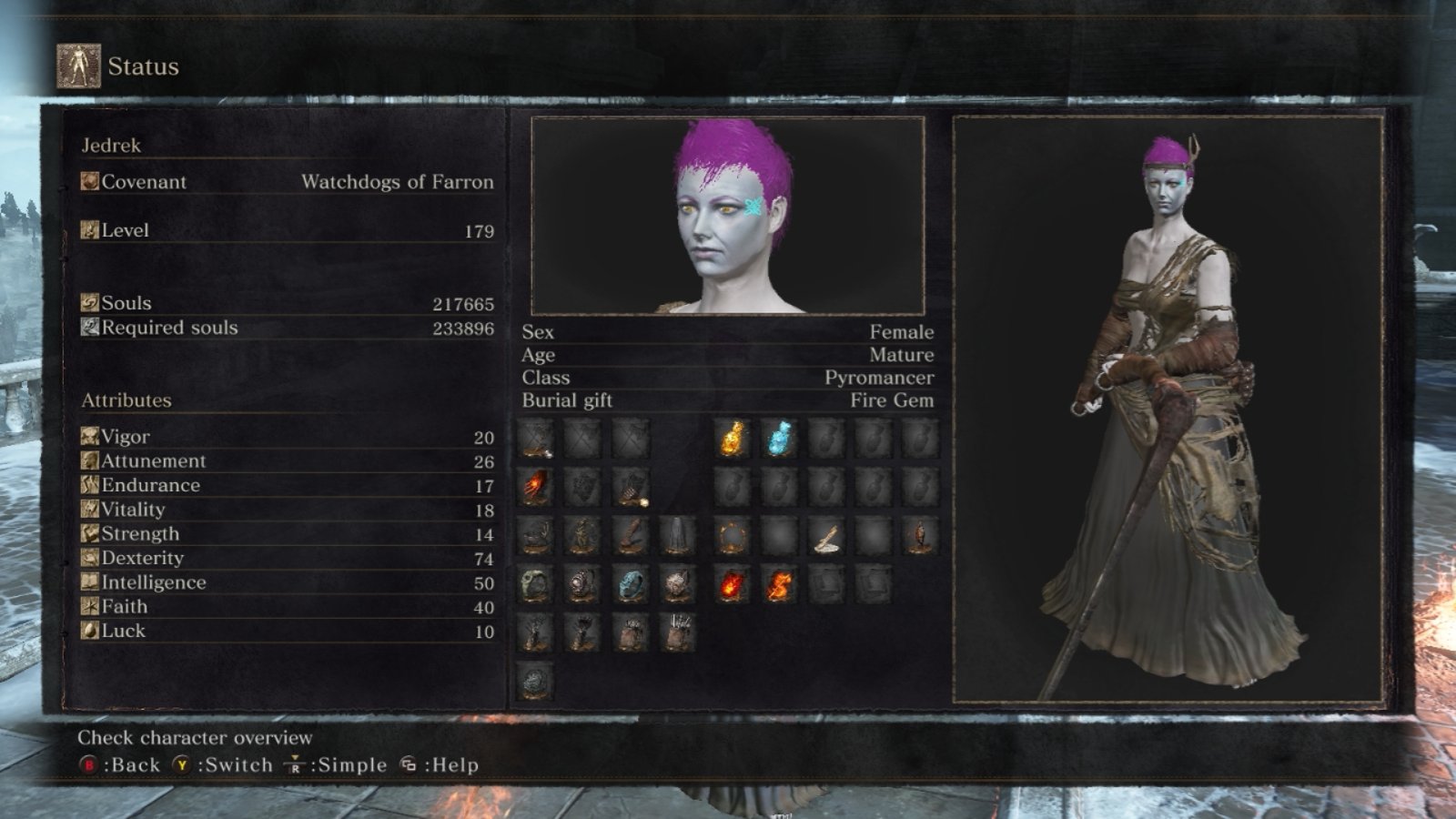Image resolution: width=1456 pixels, height=819 pixels.
Task: Click the character face portrait
Action: (727, 216)
